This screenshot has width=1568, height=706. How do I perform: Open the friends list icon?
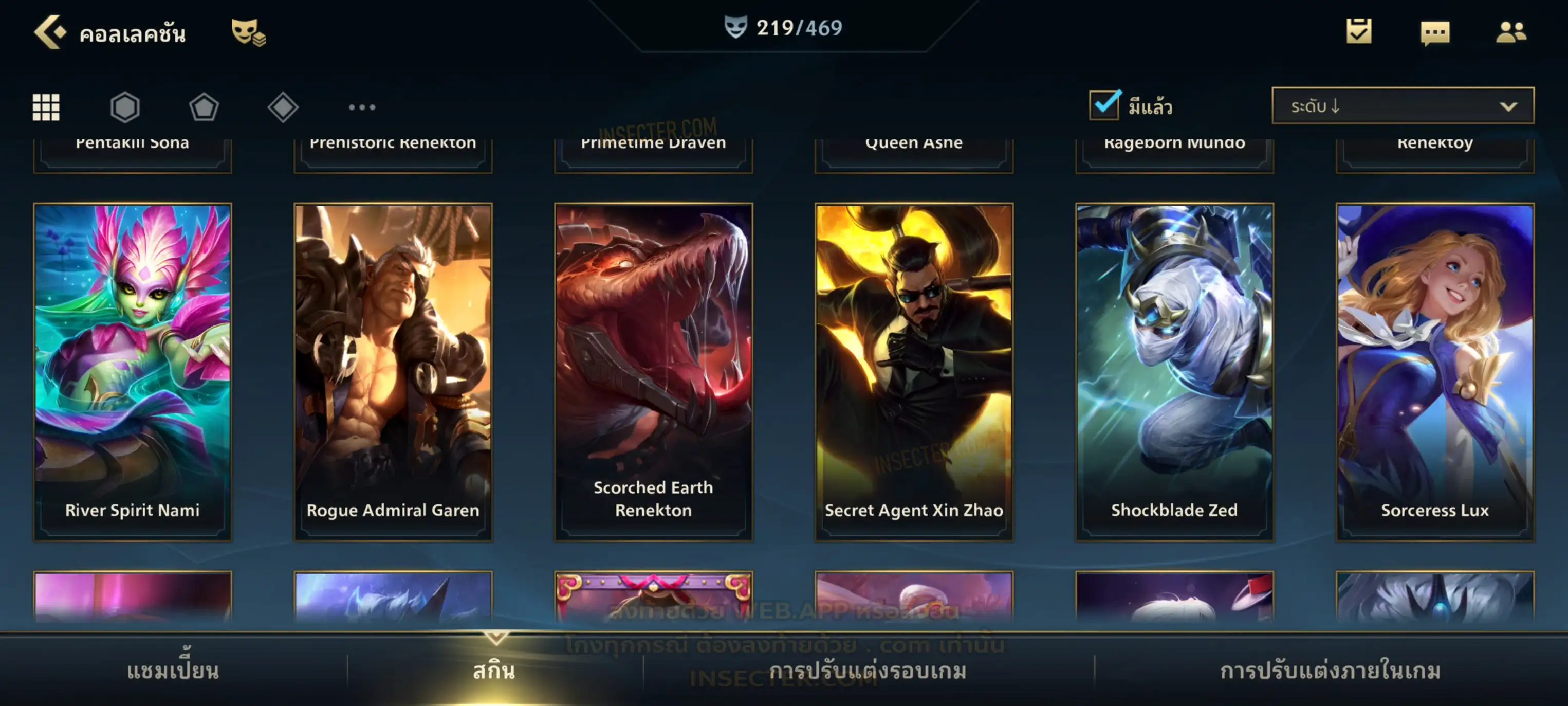point(1510,32)
